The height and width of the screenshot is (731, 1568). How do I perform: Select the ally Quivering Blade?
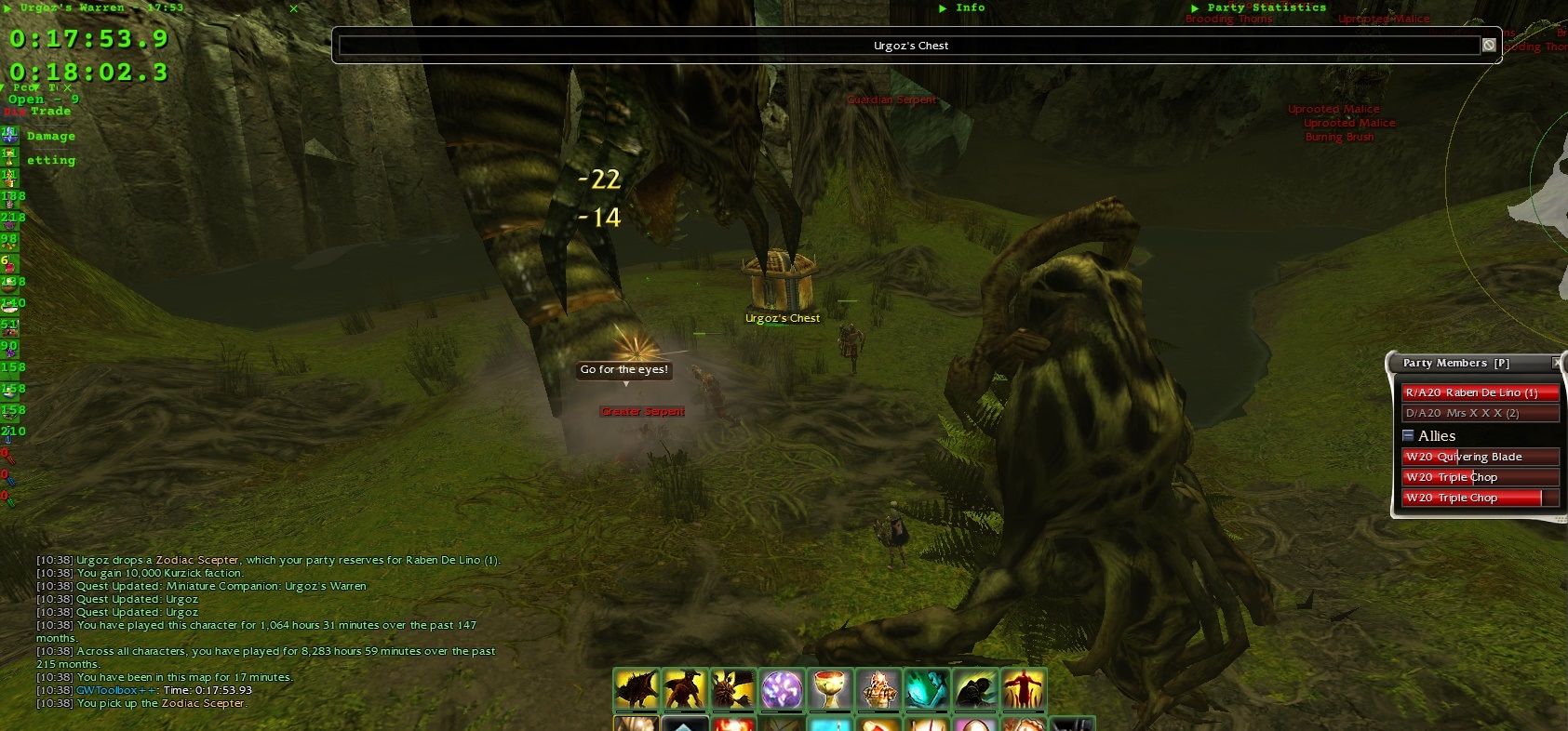(x=1480, y=457)
